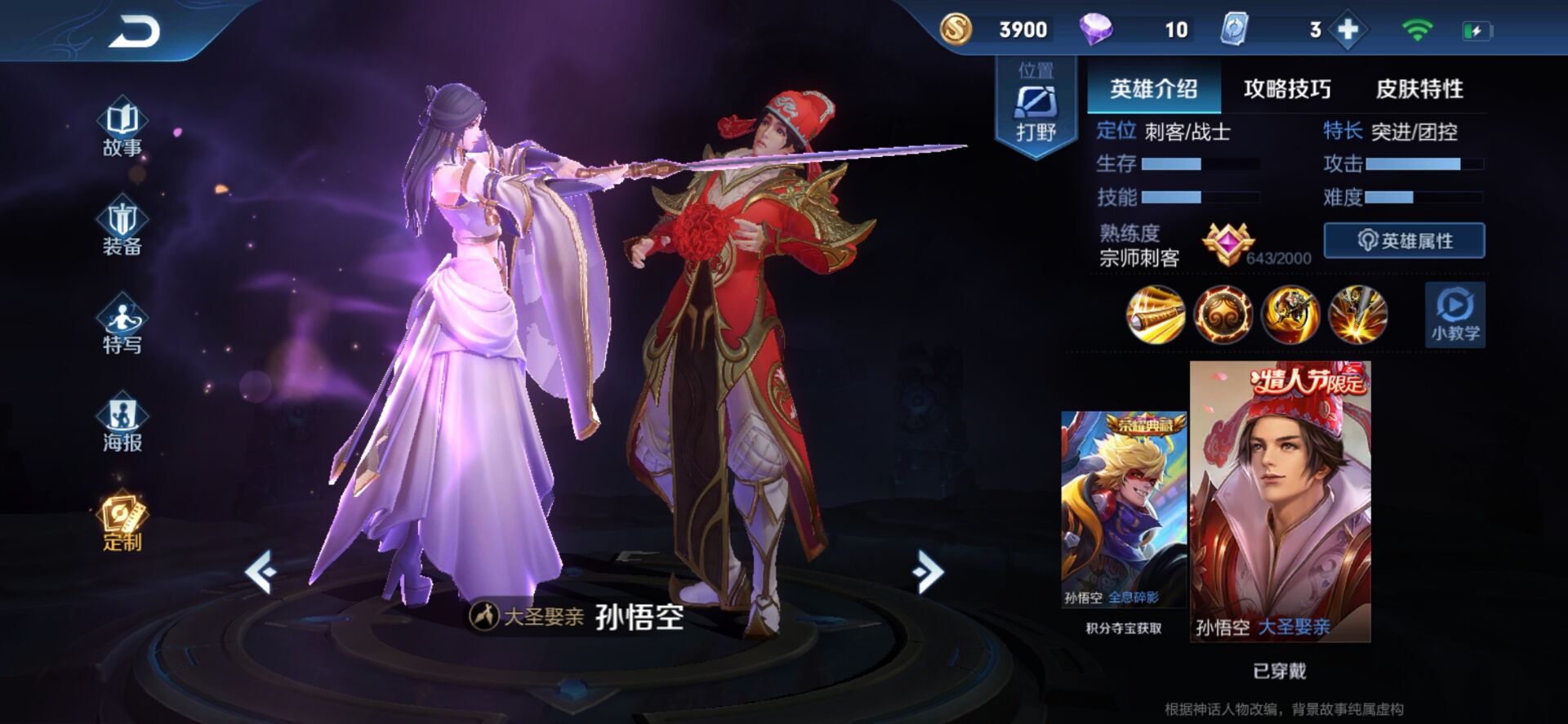Viewport: 1568px width, 724px height.
Task: Switch to the 攻略技巧 tab
Action: click(1288, 88)
